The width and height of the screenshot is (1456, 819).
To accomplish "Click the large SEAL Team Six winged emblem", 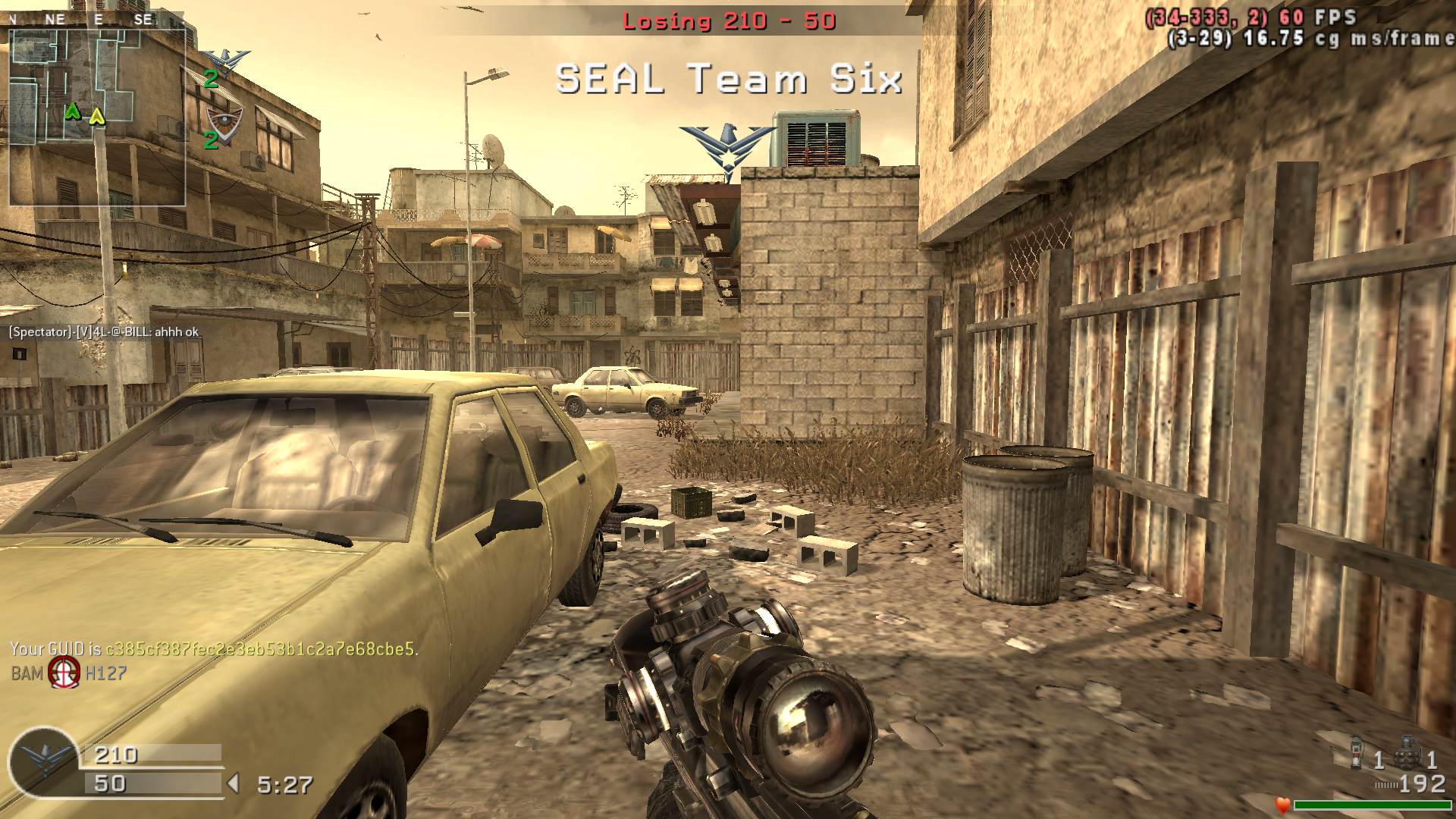I will (x=727, y=148).
